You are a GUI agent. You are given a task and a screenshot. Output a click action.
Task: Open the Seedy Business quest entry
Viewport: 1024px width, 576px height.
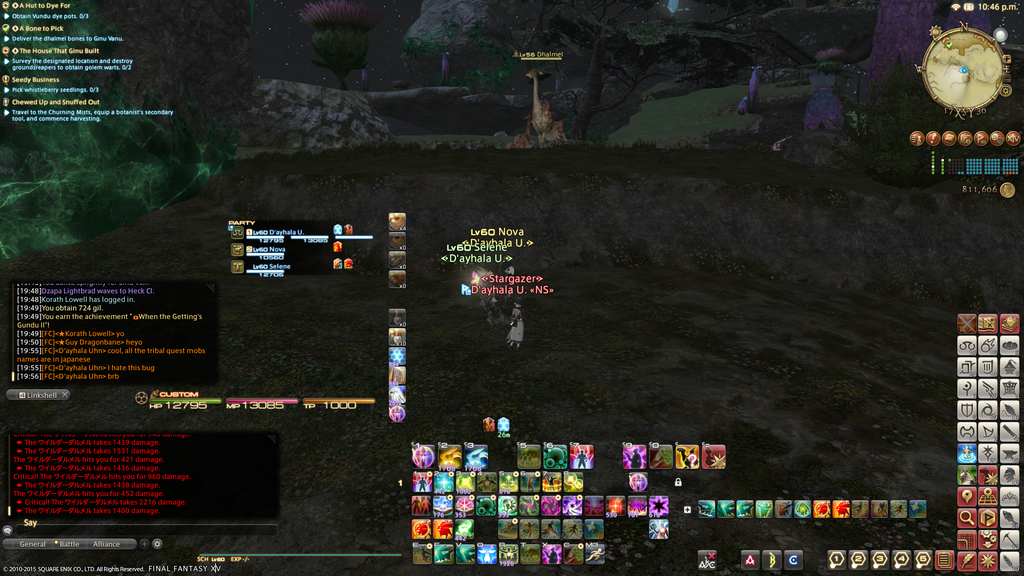pos(36,79)
